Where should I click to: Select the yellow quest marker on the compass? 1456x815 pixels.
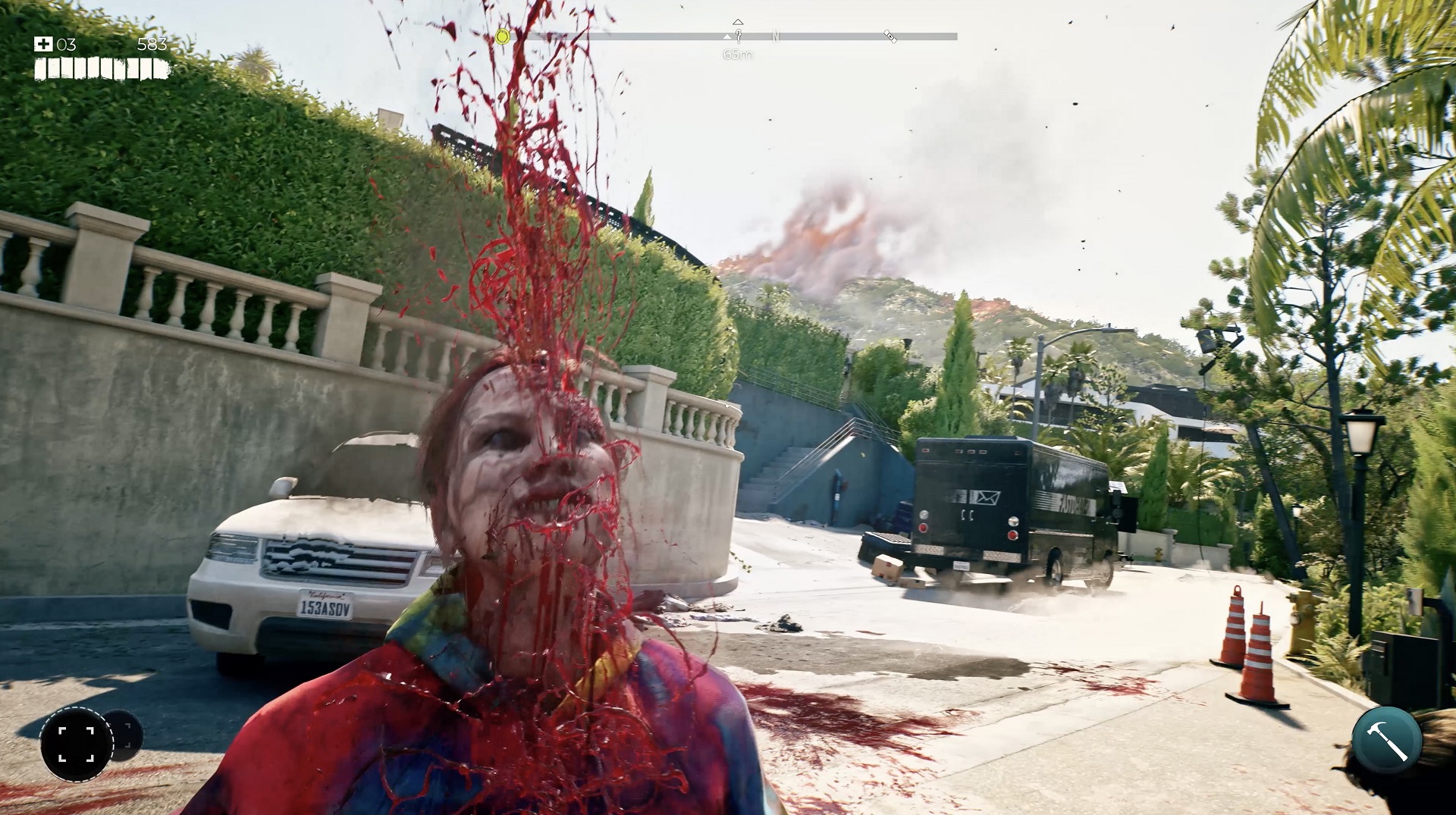pyautogui.click(x=502, y=36)
